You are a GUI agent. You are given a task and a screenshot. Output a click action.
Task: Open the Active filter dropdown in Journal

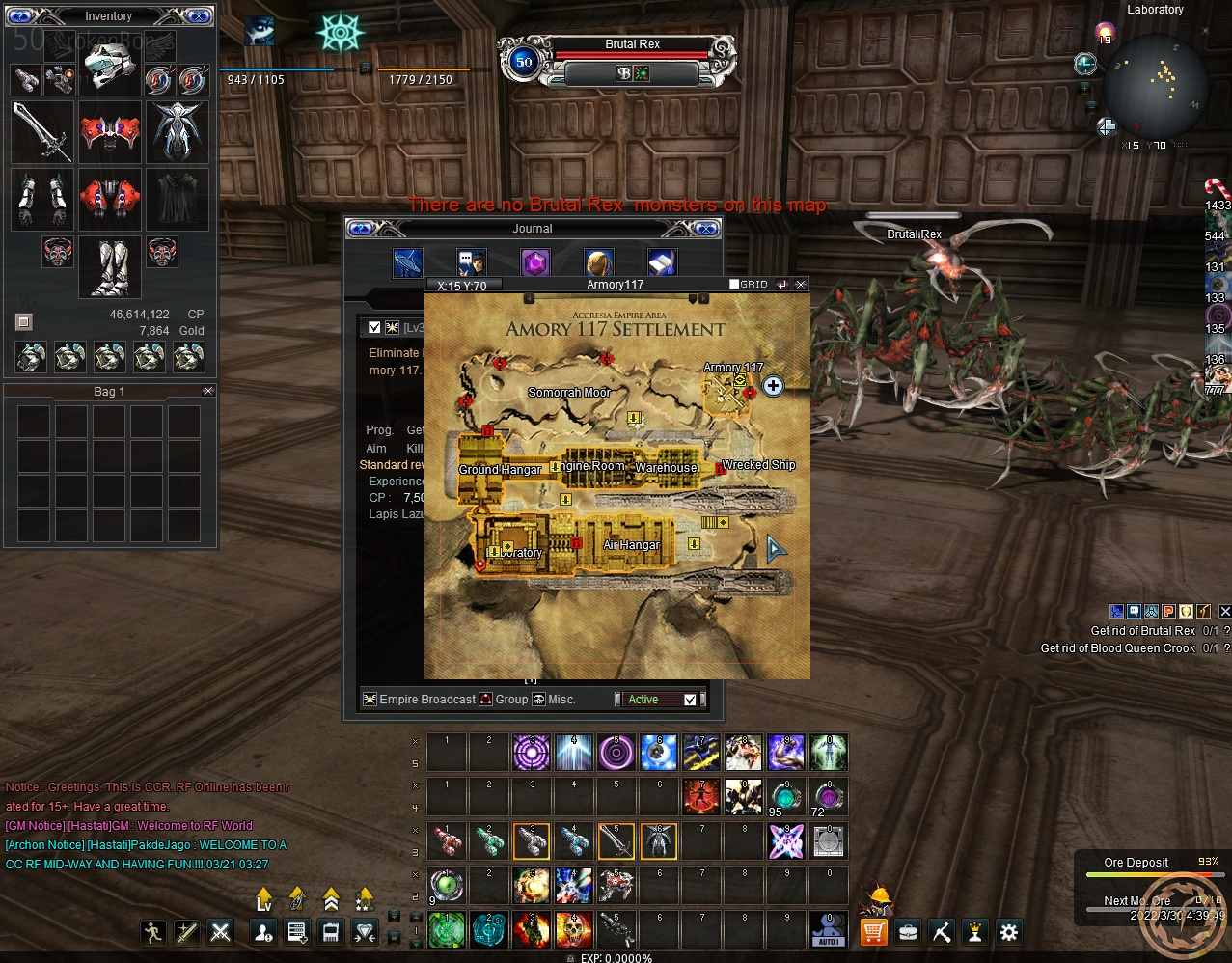coord(690,700)
